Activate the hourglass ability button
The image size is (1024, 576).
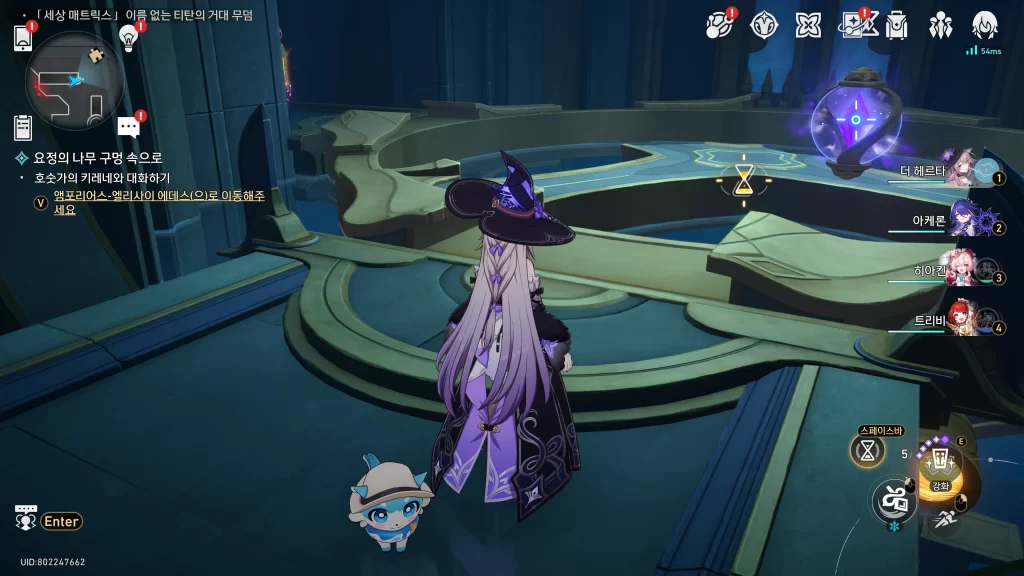(x=868, y=450)
